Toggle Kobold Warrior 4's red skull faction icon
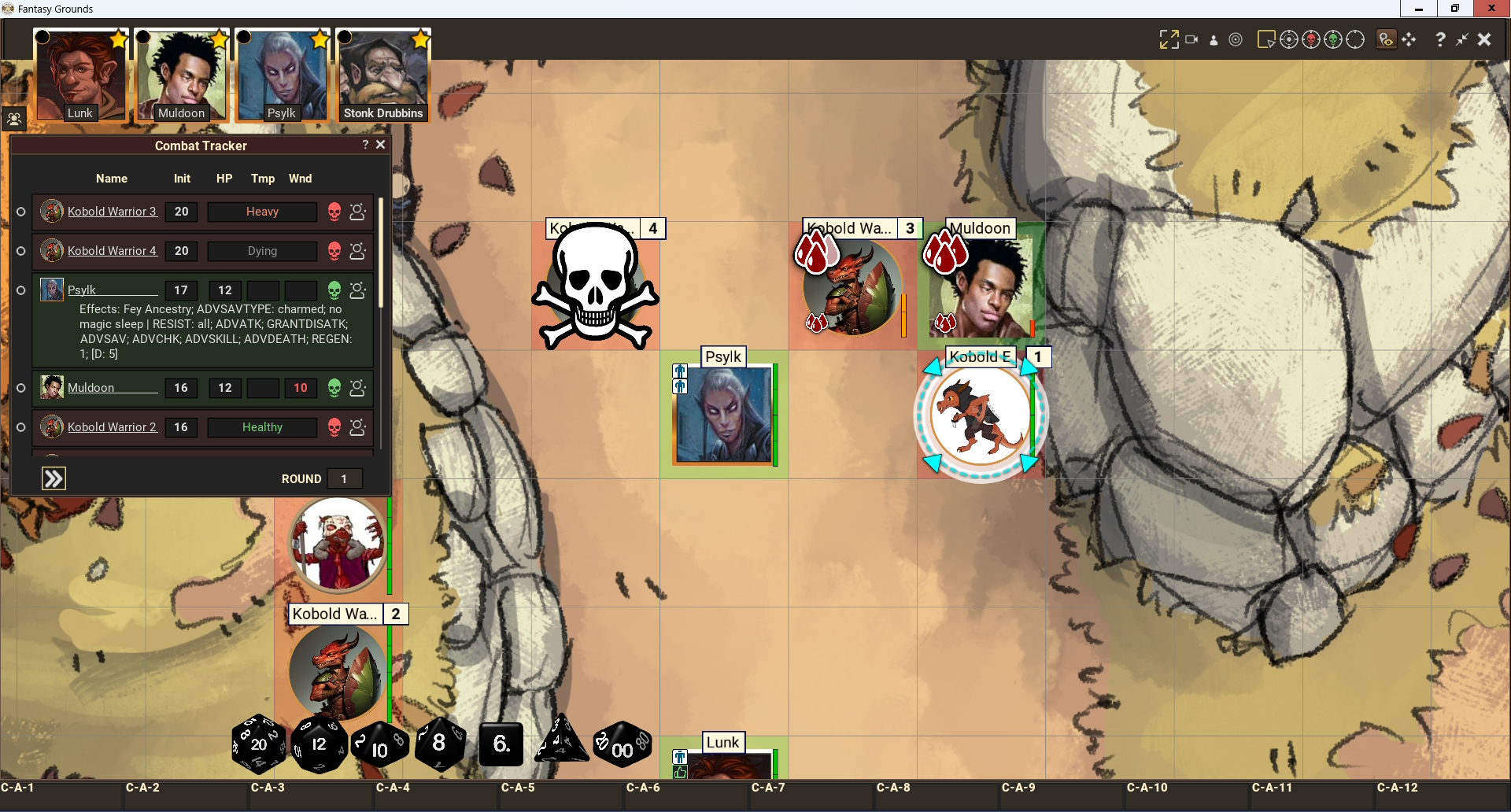Image resolution: width=1511 pixels, height=812 pixels. pos(334,251)
